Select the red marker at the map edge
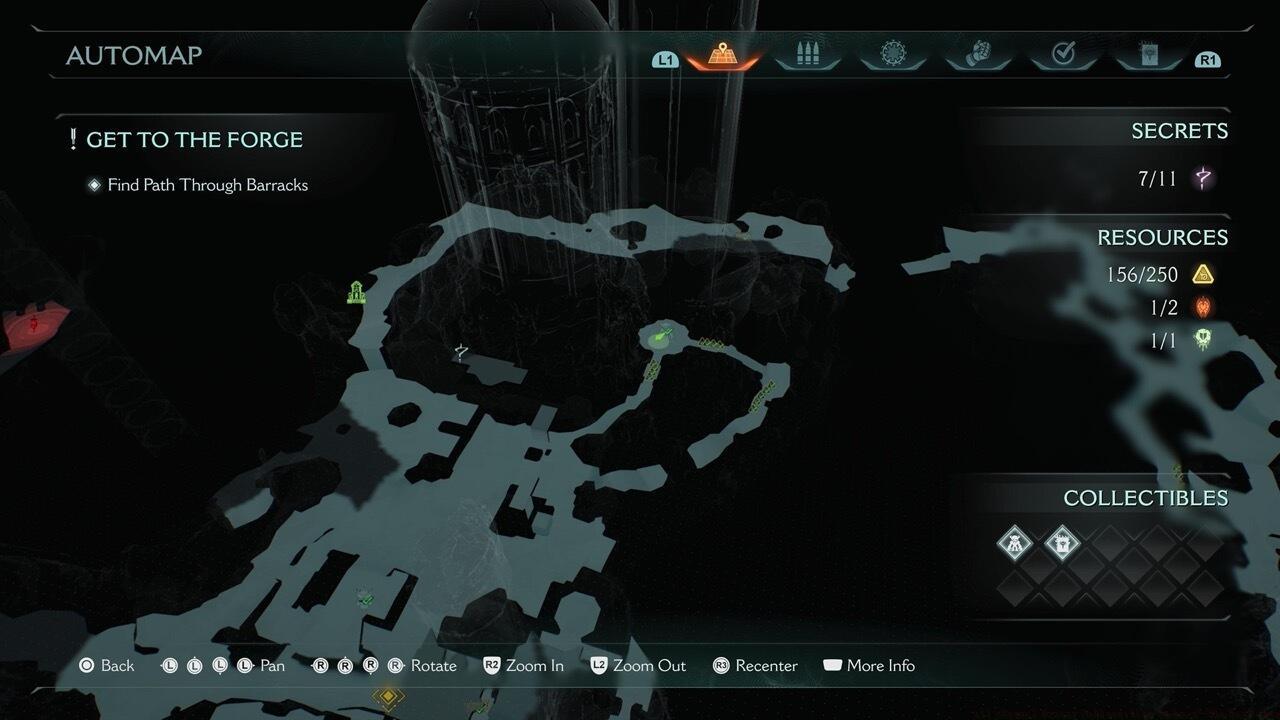 point(35,325)
